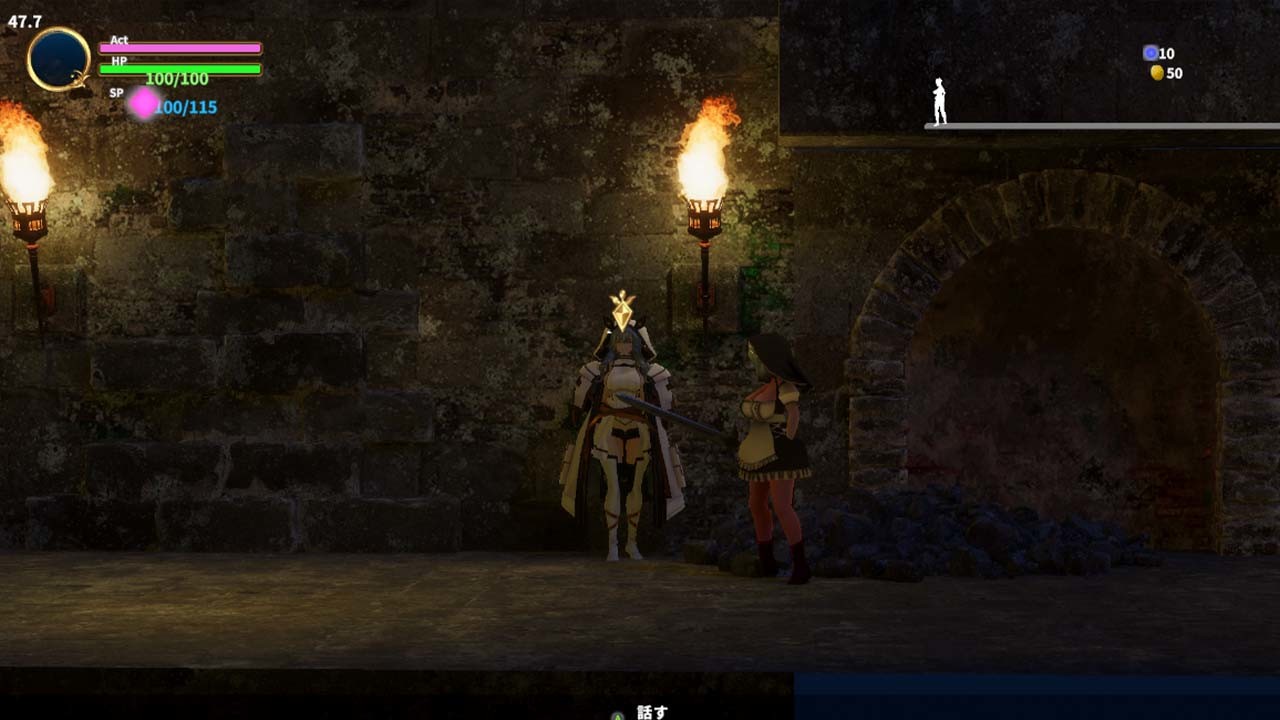Click the gold coin currency icon

(1157, 73)
